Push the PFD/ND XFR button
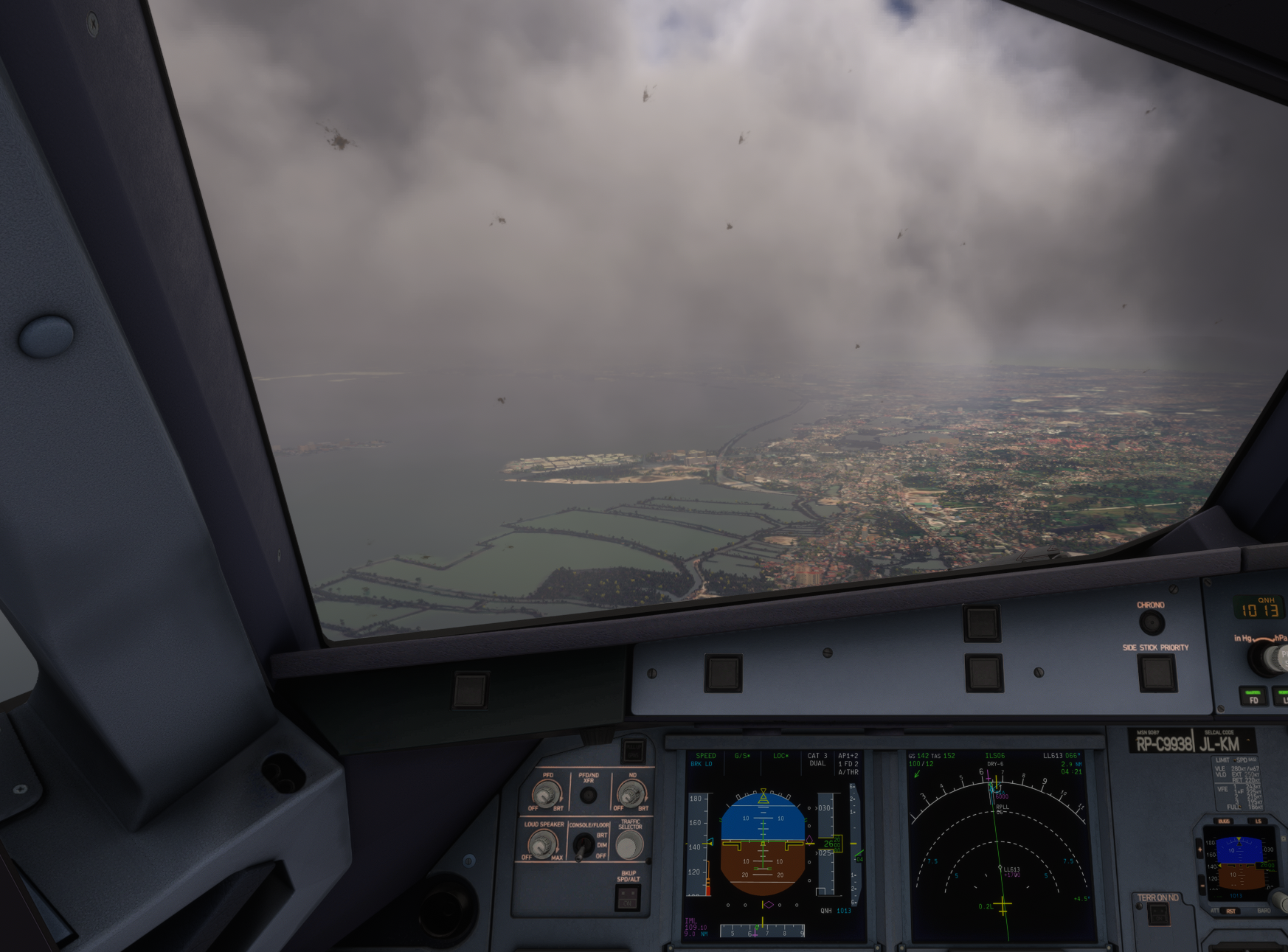1288x952 pixels. tap(588, 796)
